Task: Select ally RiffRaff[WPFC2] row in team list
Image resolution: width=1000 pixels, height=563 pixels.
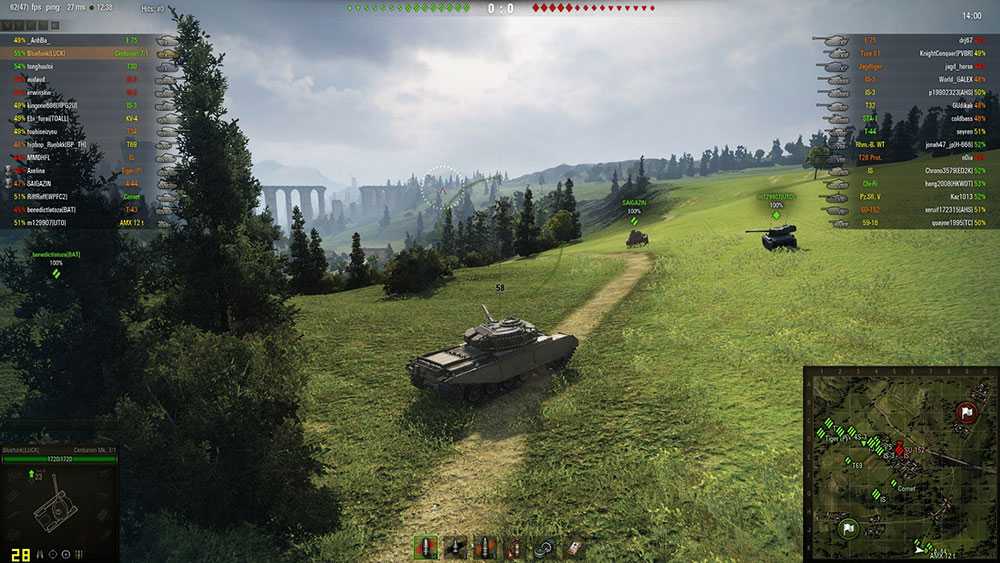Action: (47, 196)
